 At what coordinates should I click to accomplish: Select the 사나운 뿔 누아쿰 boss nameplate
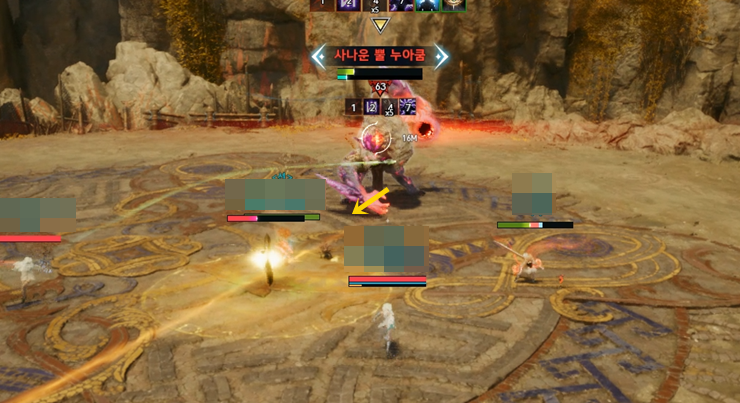[379, 56]
